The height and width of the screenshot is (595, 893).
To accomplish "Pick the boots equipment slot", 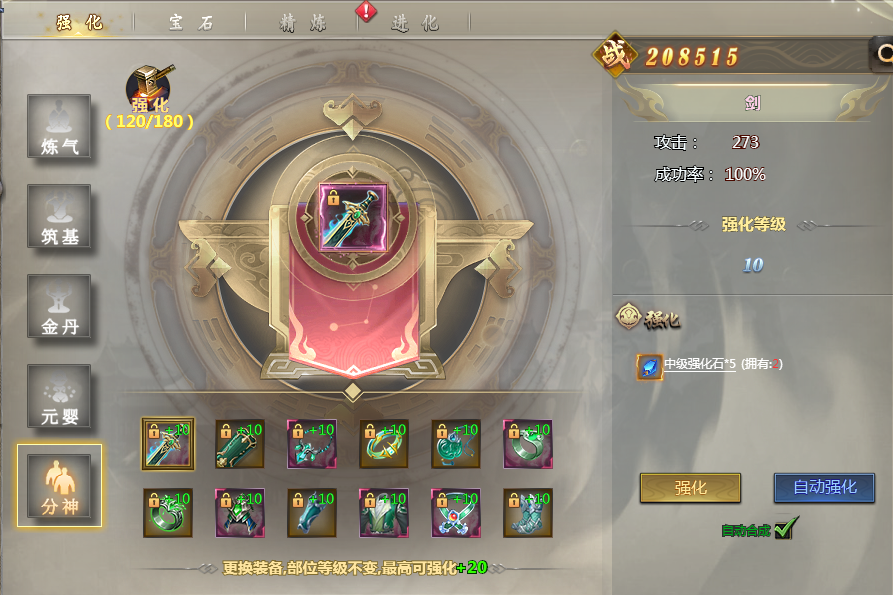I will (x=528, y=514).
